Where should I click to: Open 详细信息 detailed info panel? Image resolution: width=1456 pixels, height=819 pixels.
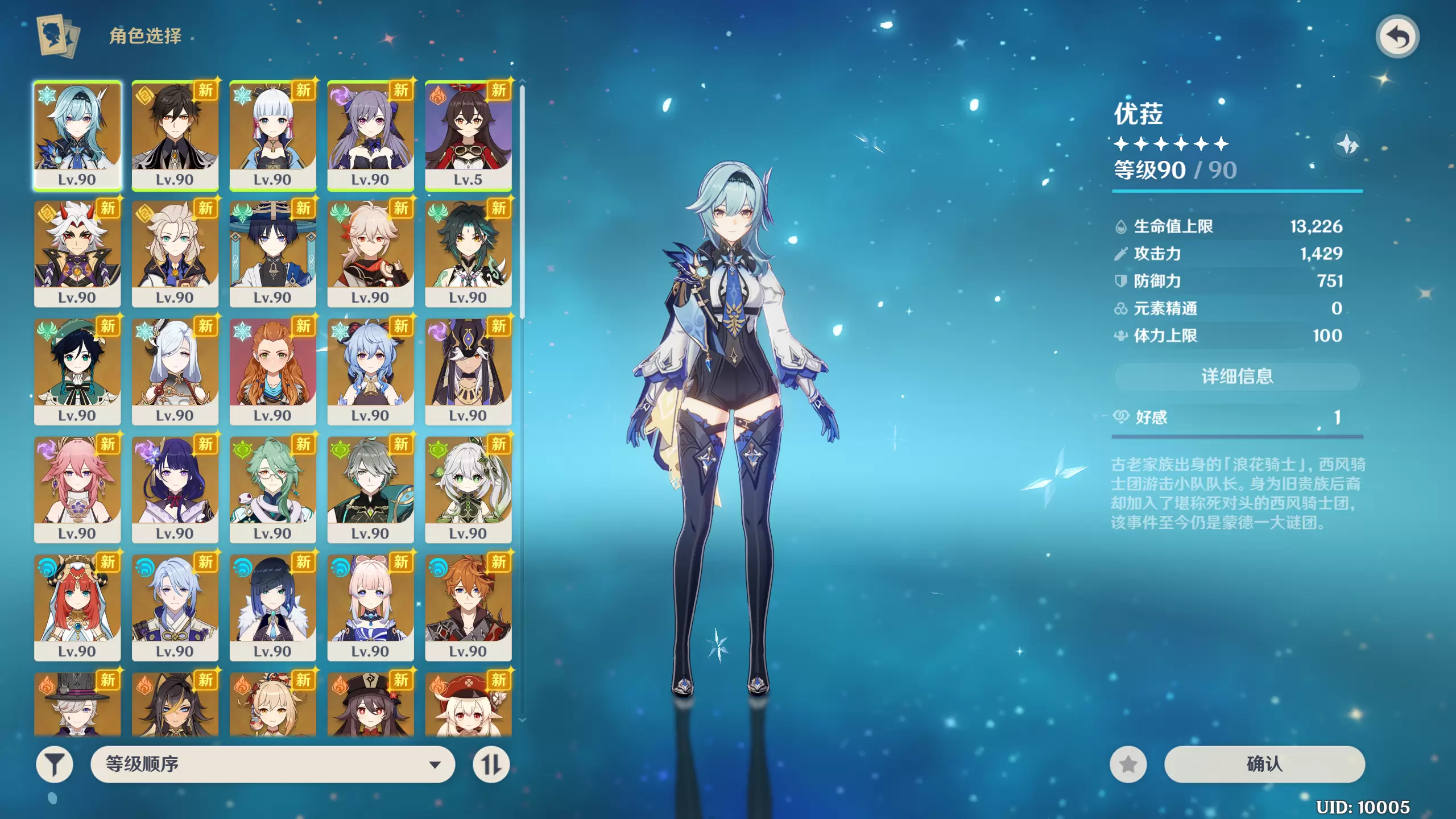1236,376
